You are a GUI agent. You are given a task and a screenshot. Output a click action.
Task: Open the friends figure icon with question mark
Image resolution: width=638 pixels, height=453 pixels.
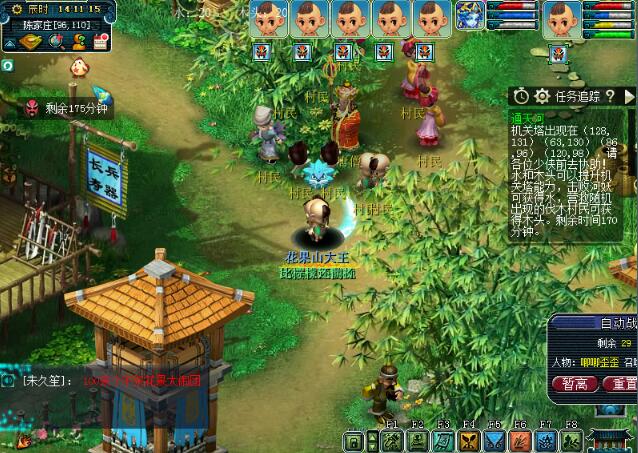click(x=78, y=40)
